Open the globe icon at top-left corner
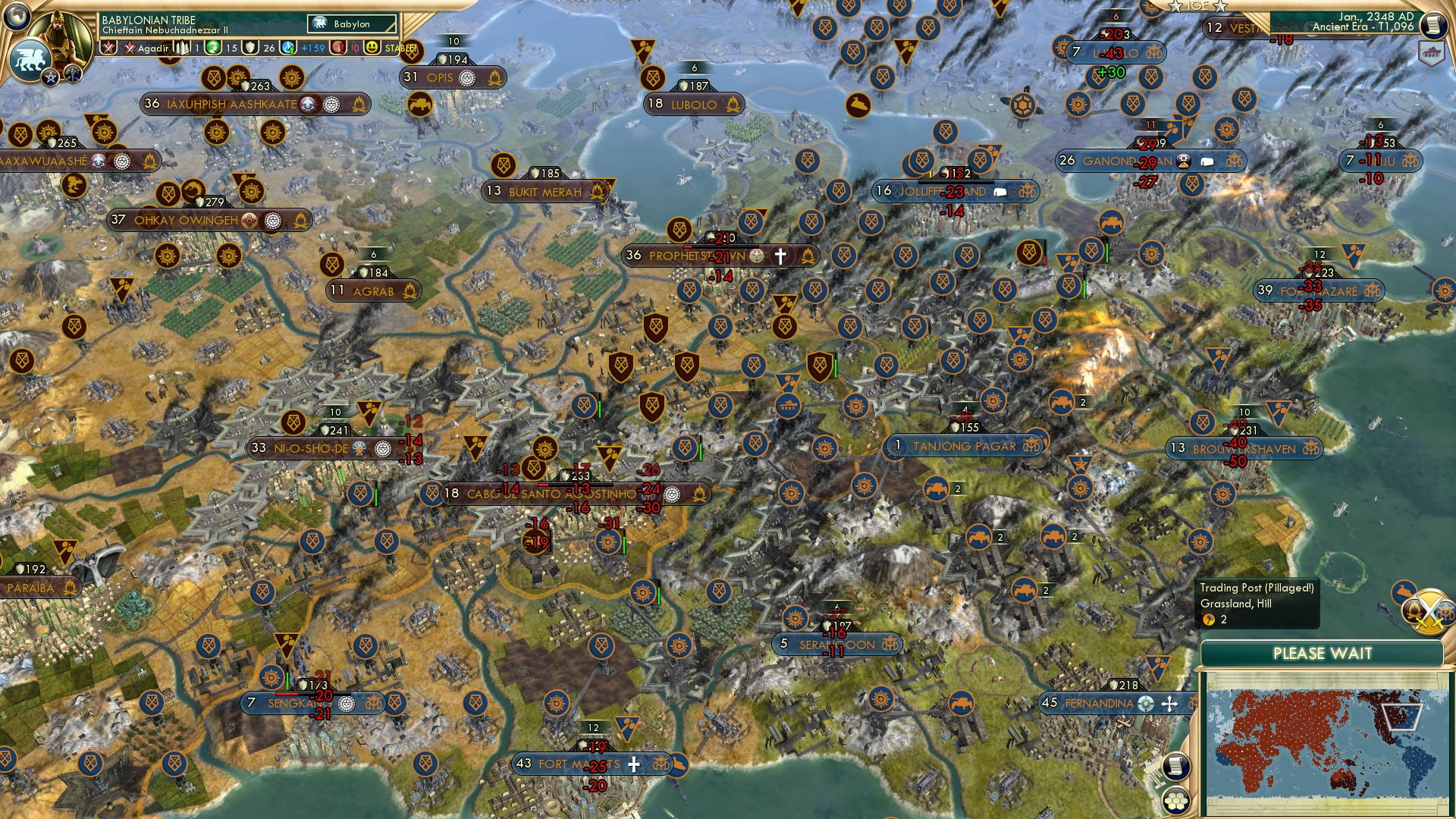The image size is (1456, 819). [16, 14]
